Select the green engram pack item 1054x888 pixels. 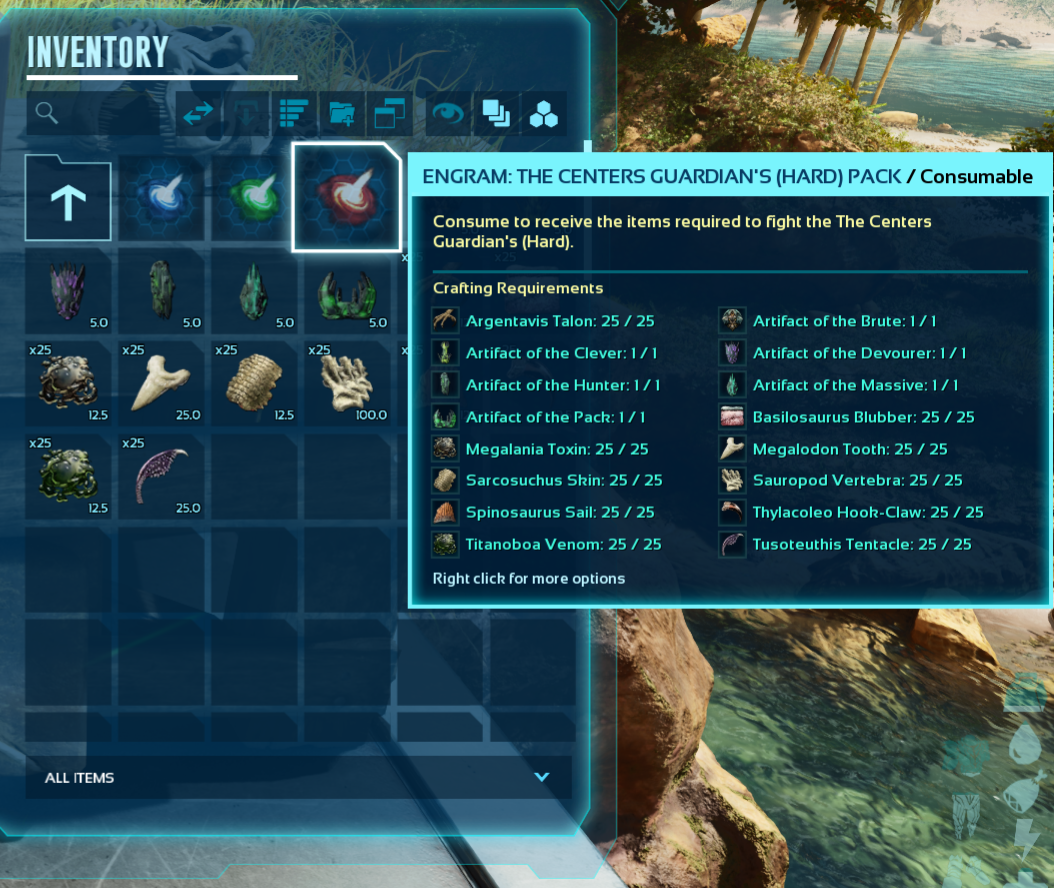coord(254,197)
